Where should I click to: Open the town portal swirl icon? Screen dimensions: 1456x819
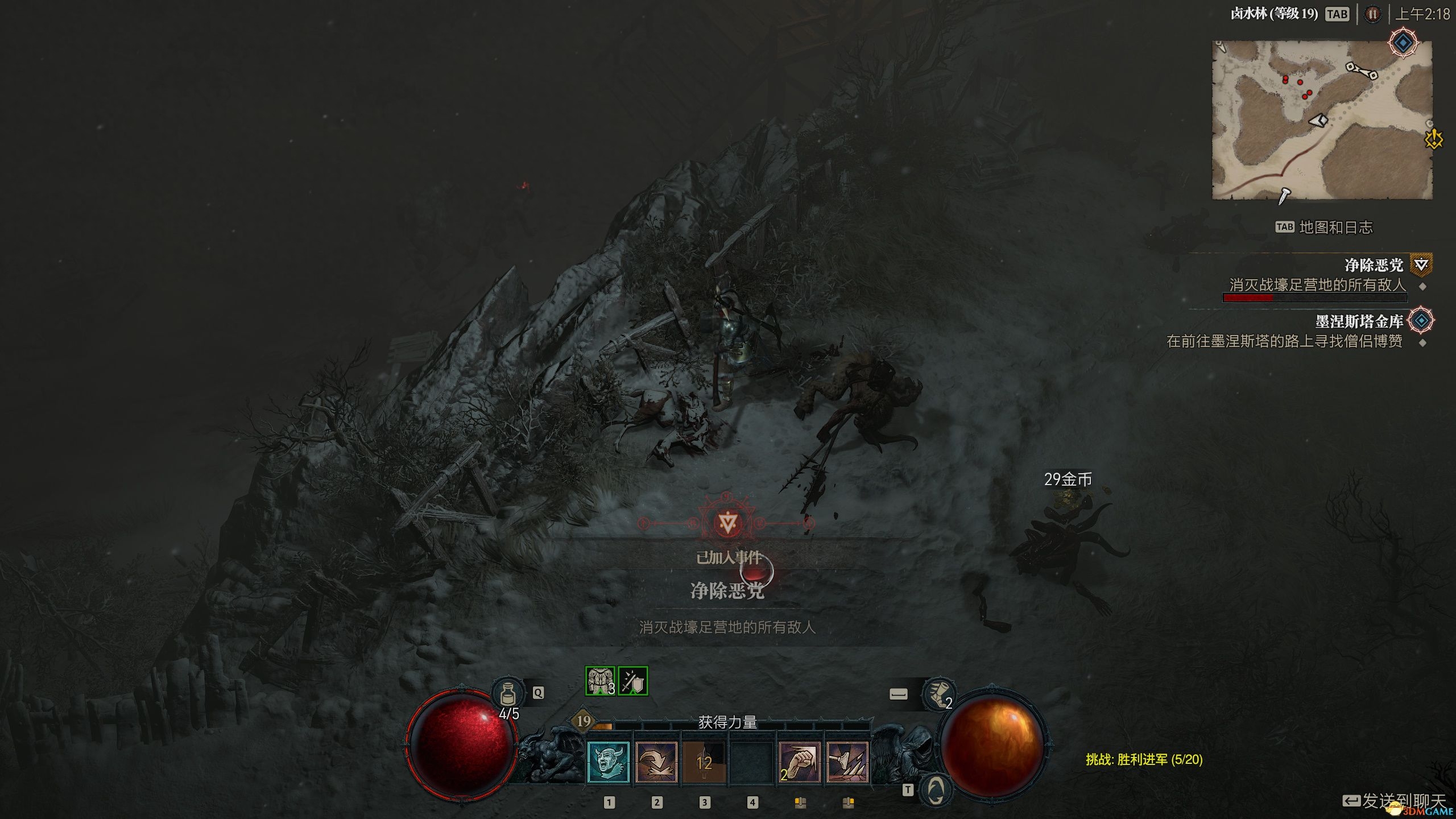(x=936, y=790)
